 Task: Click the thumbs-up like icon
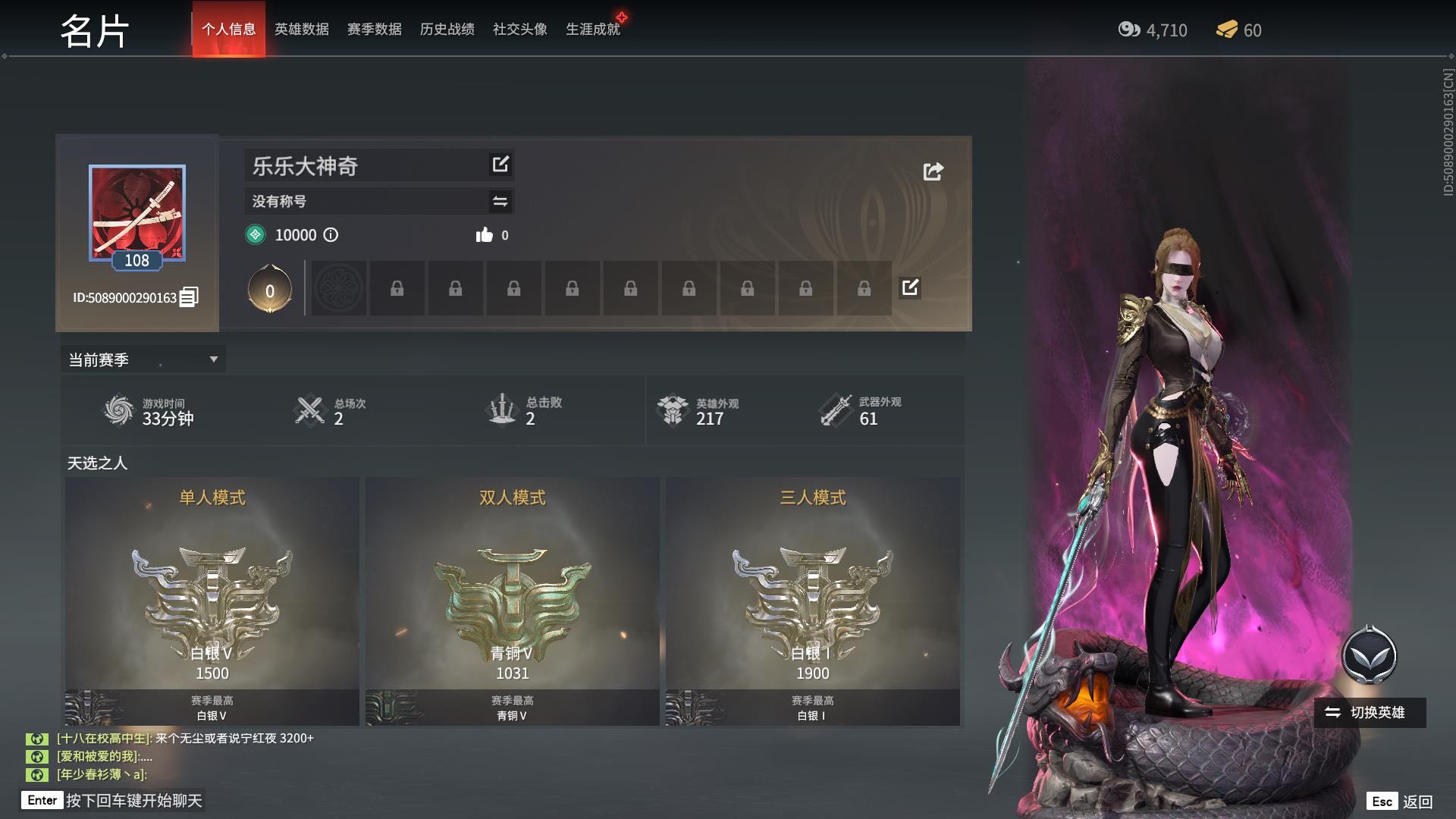484,235
